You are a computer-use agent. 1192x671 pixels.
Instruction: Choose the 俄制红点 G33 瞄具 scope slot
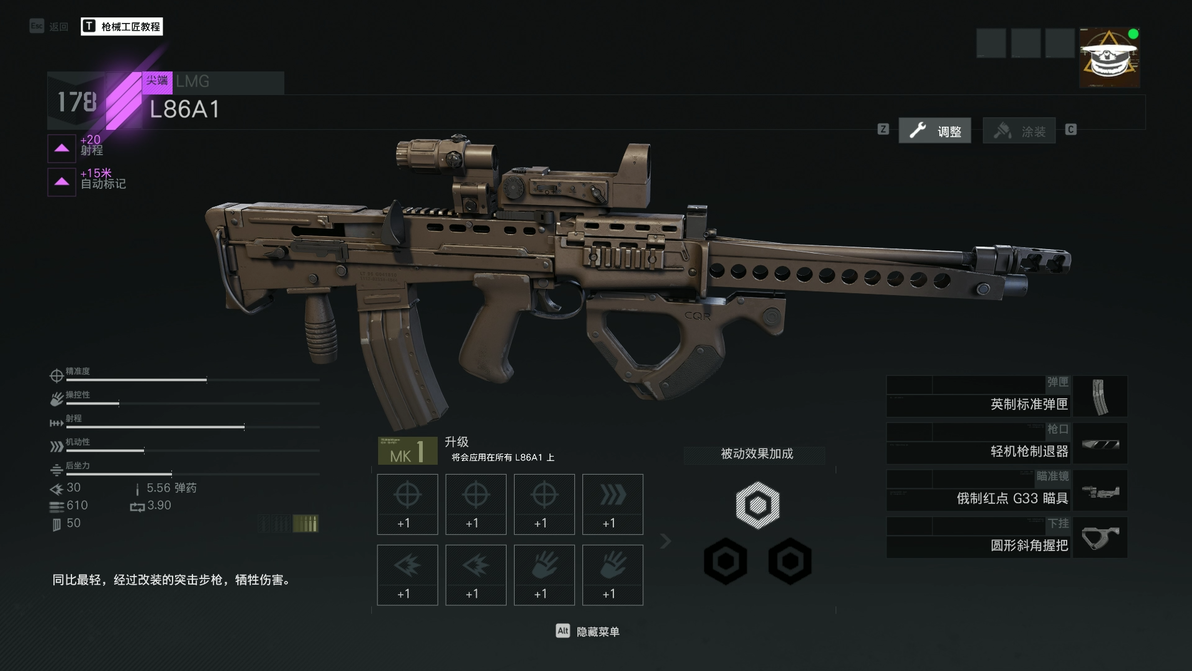(1006, 491)
